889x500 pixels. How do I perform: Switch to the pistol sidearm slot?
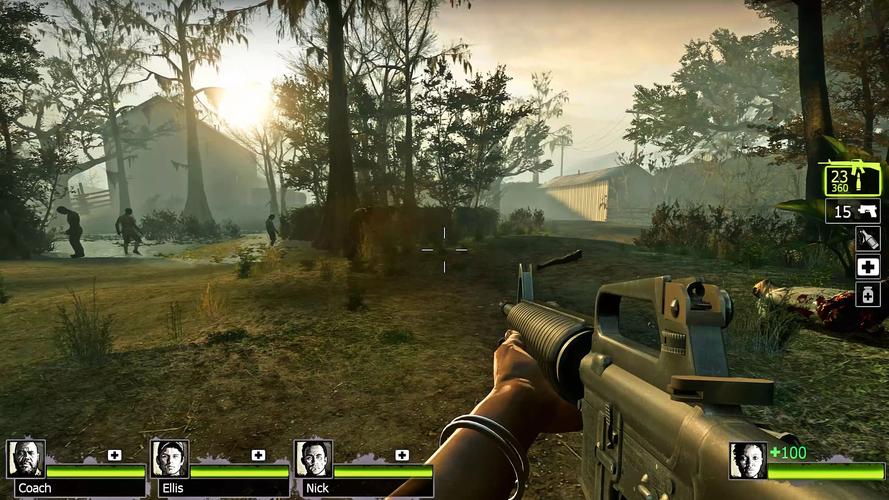854,212
